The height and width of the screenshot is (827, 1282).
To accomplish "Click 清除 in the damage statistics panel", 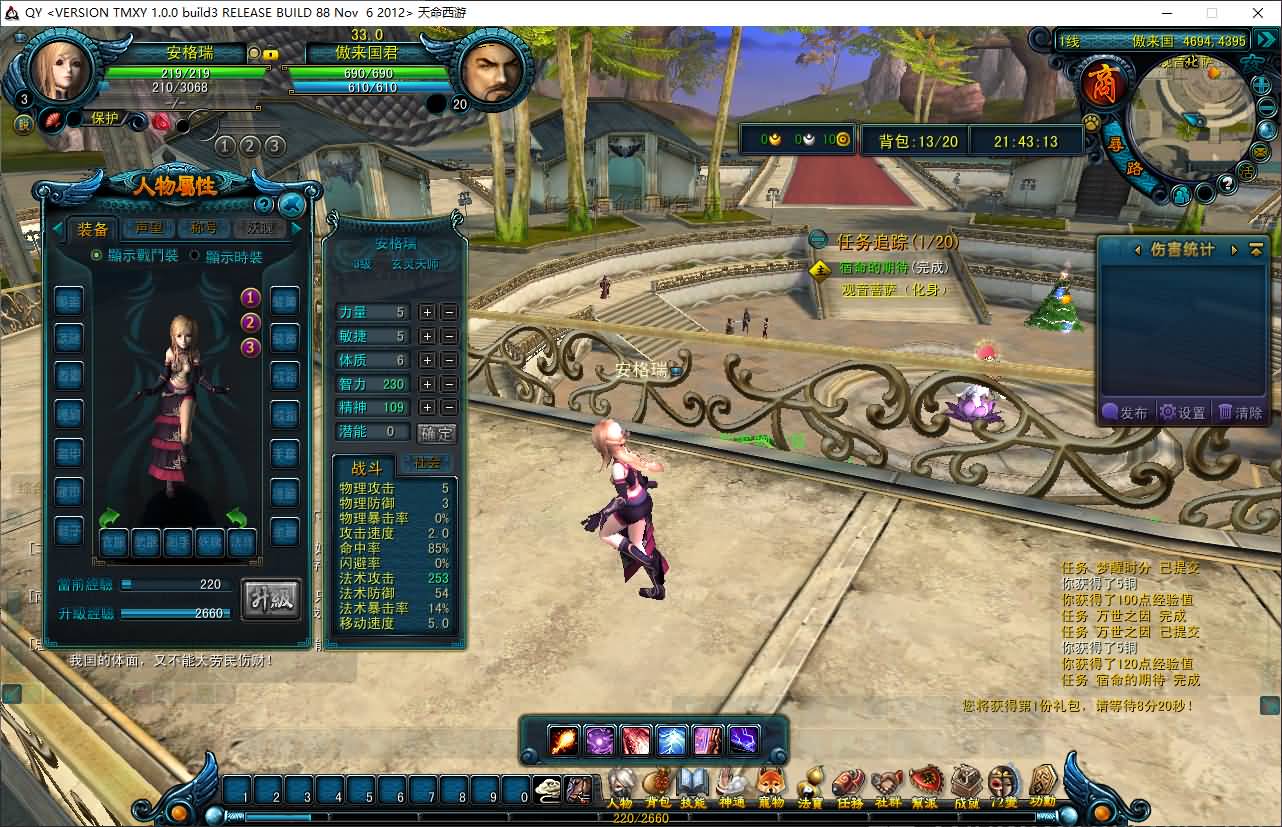I will coord(1241,412).
